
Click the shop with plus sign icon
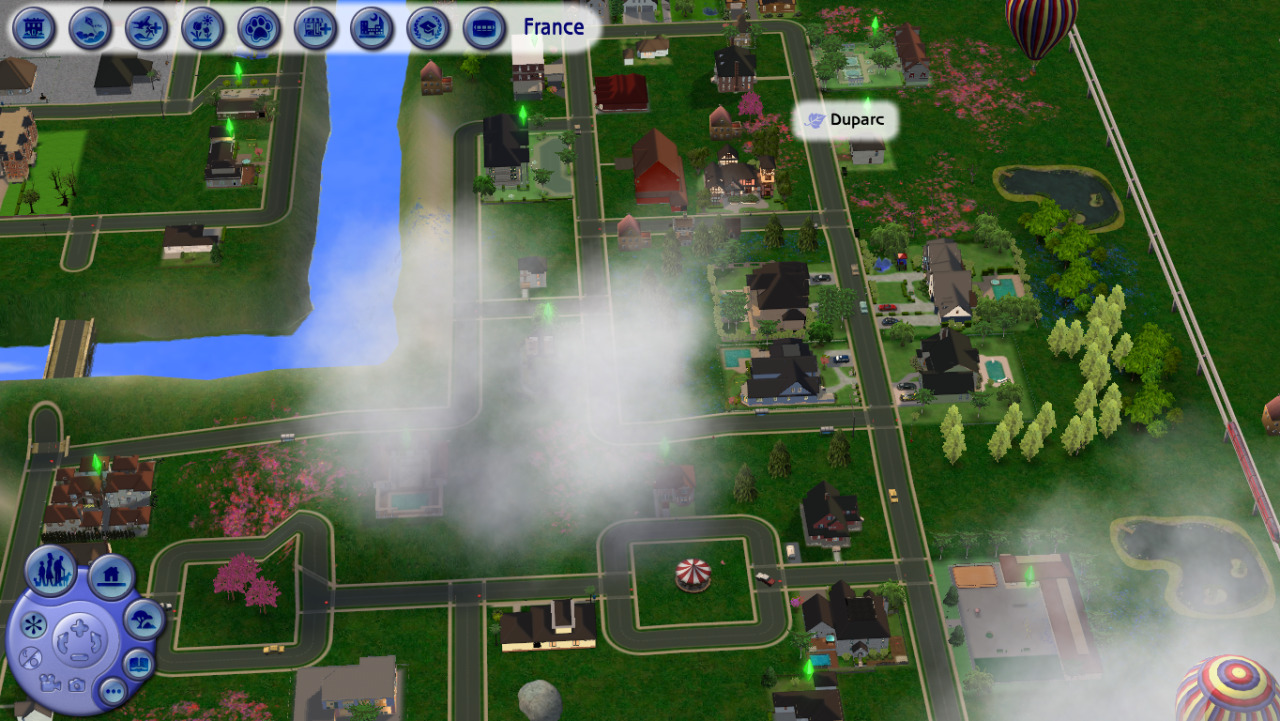315,28
